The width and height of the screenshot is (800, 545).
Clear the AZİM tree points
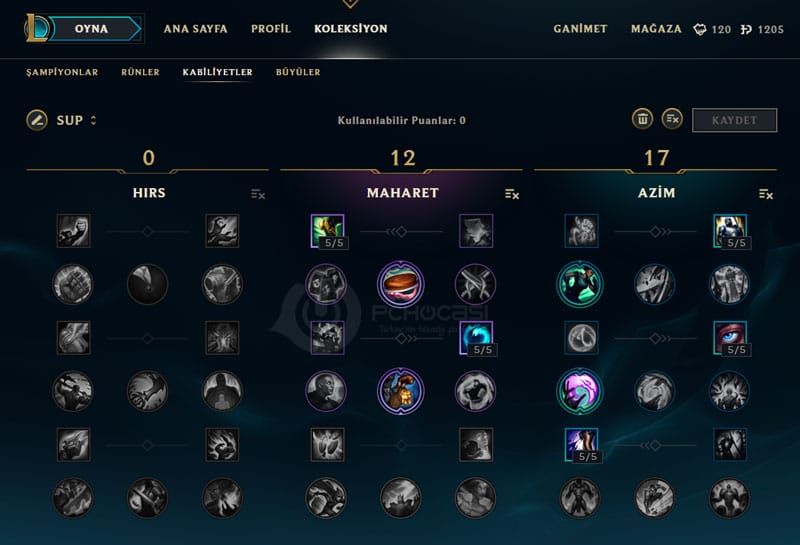766,194
